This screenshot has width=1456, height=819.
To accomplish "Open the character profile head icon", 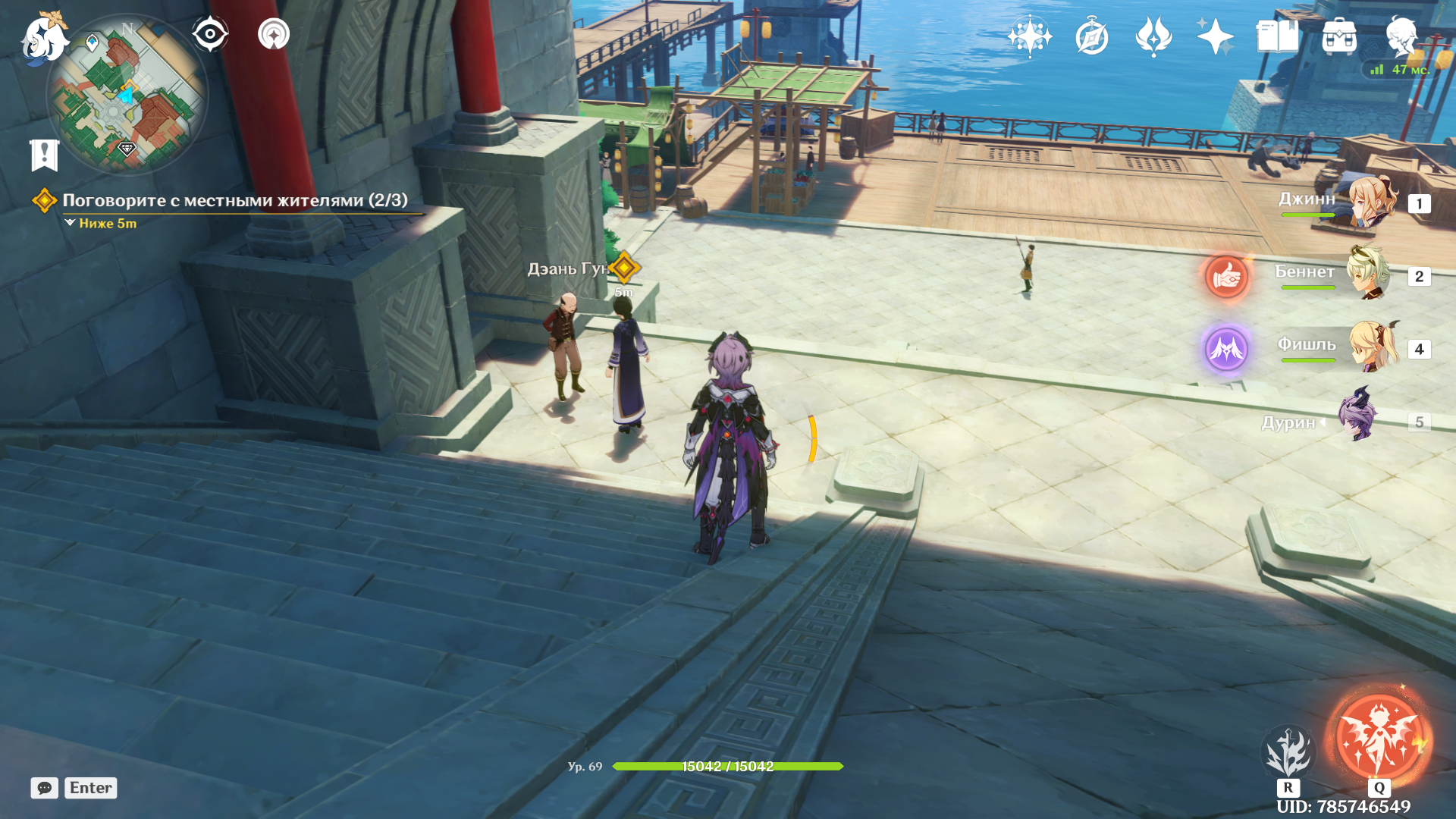I will [1401, 36].
